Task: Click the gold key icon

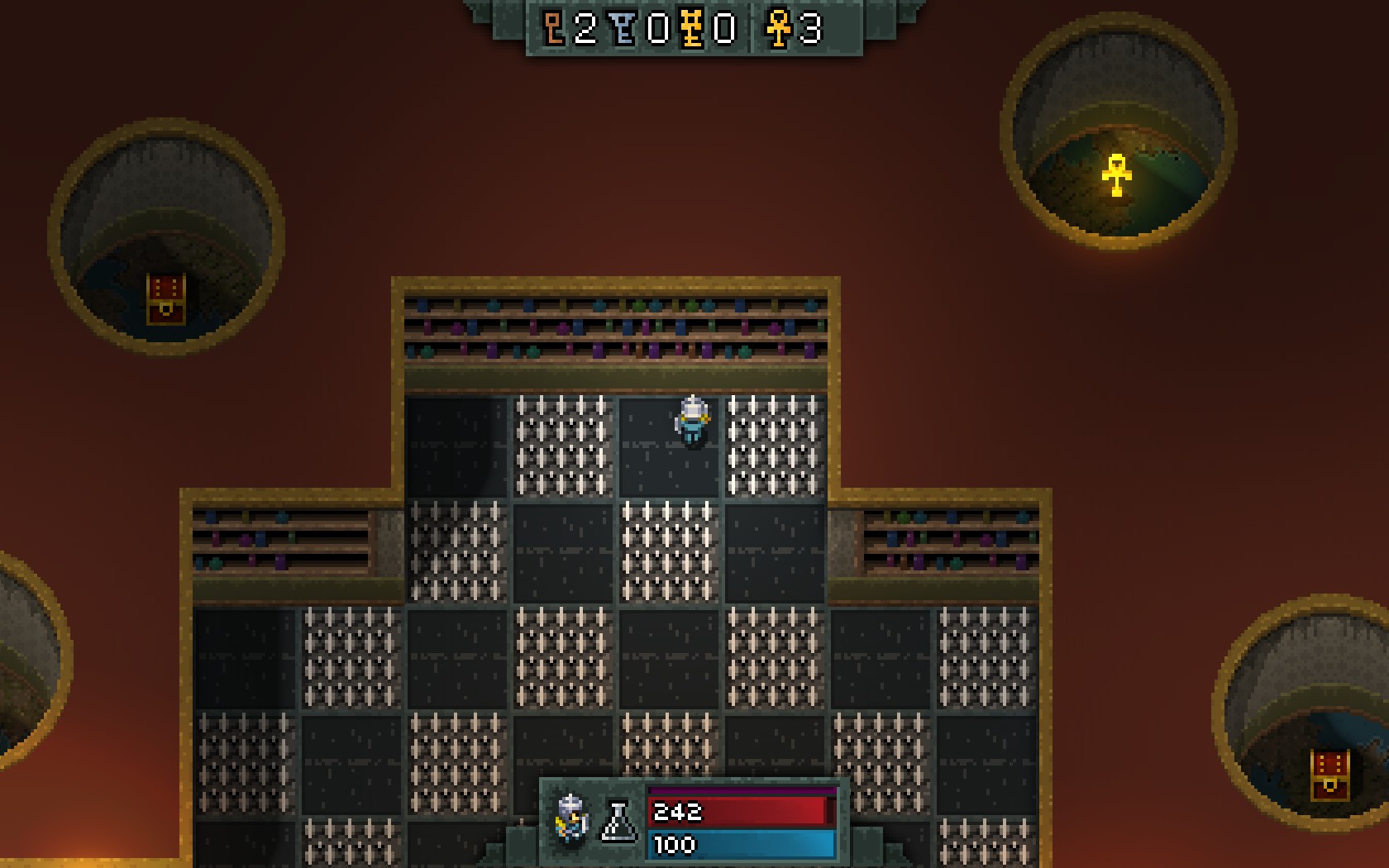Action: point(693,29)
